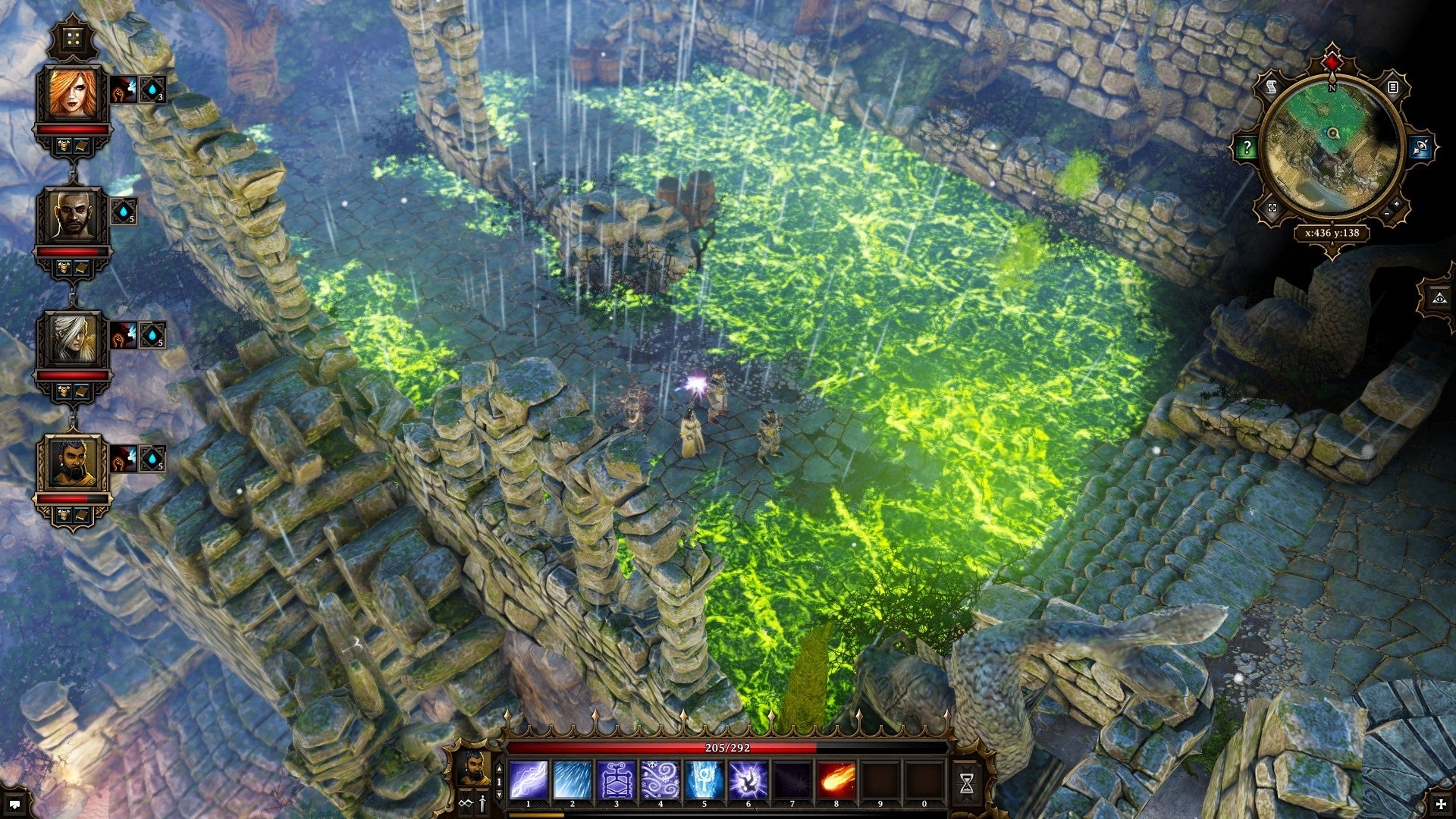Screen dimensions: 1456x819
Task: Click the plus button to zoom the minimap in
Action: (1397, 205)
